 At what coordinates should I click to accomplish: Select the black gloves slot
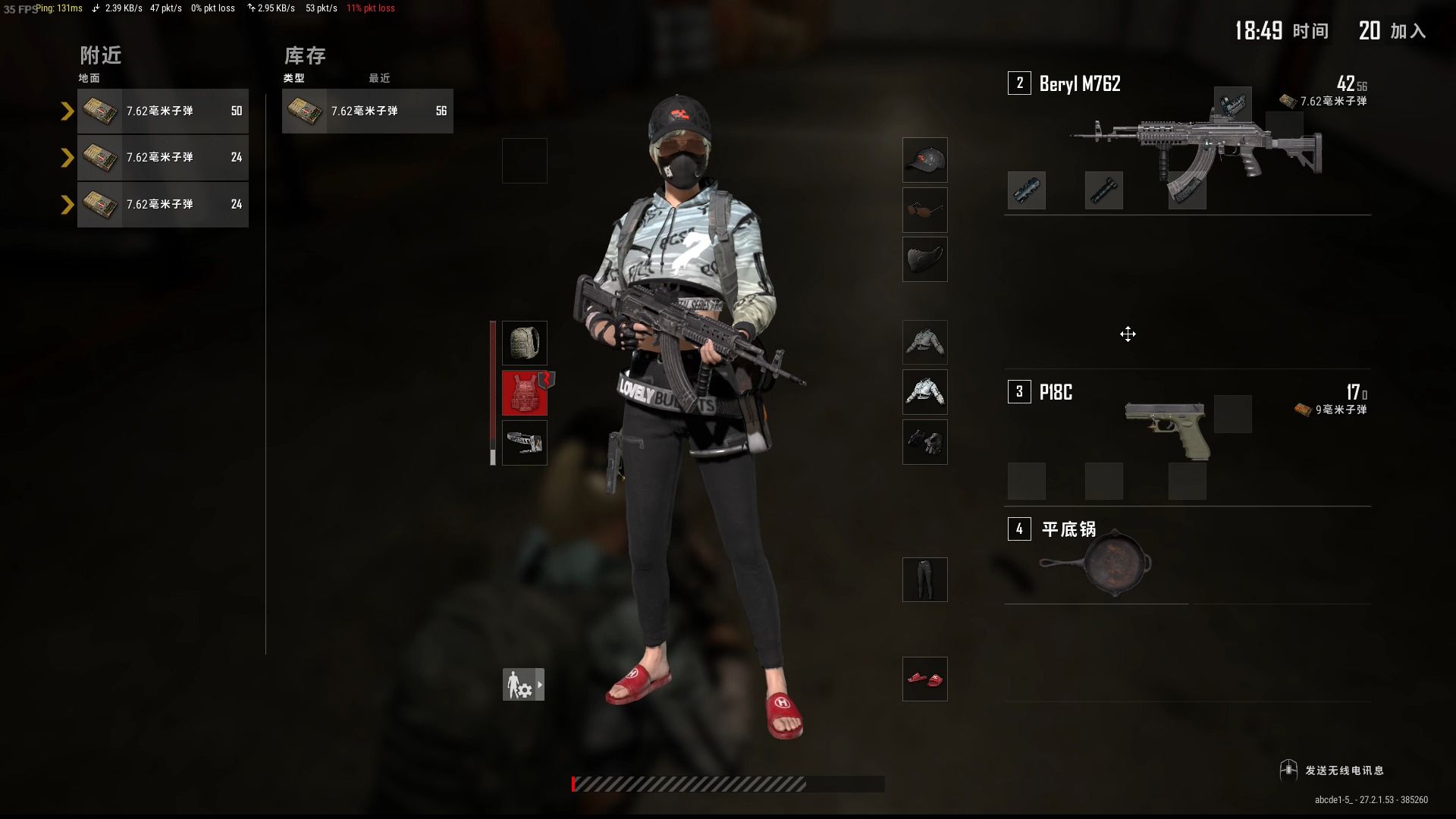pos(924,442)
